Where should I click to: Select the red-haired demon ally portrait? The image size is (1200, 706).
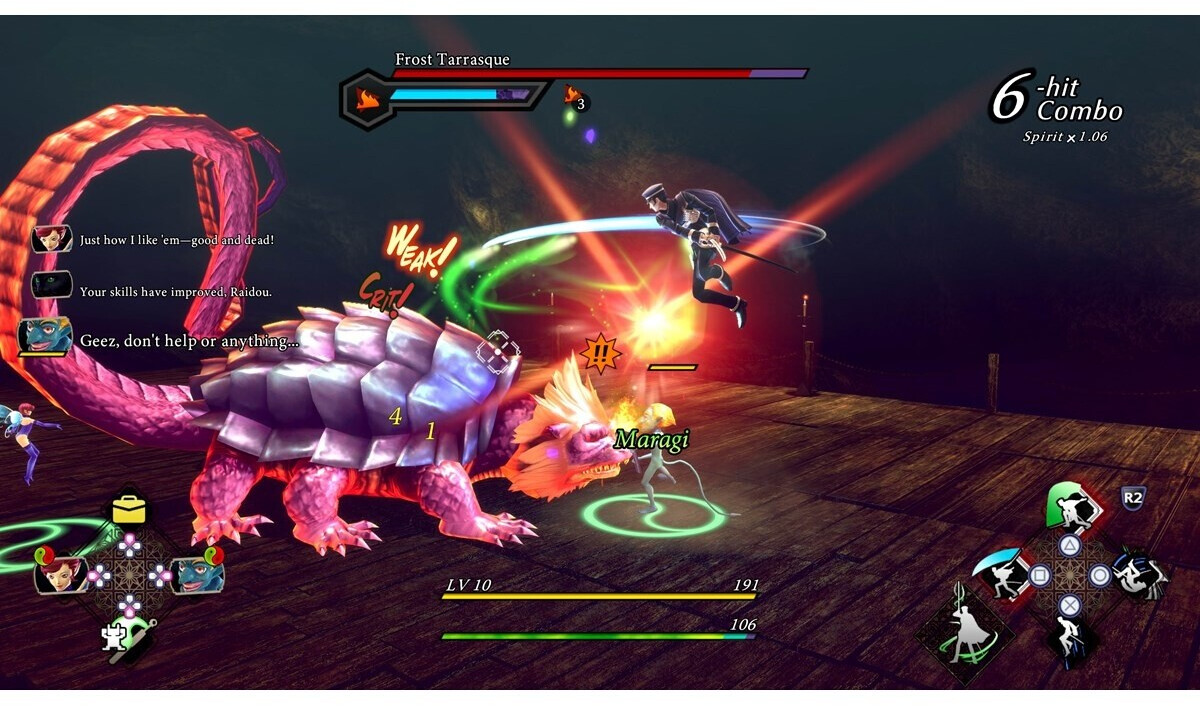(58, 573)
